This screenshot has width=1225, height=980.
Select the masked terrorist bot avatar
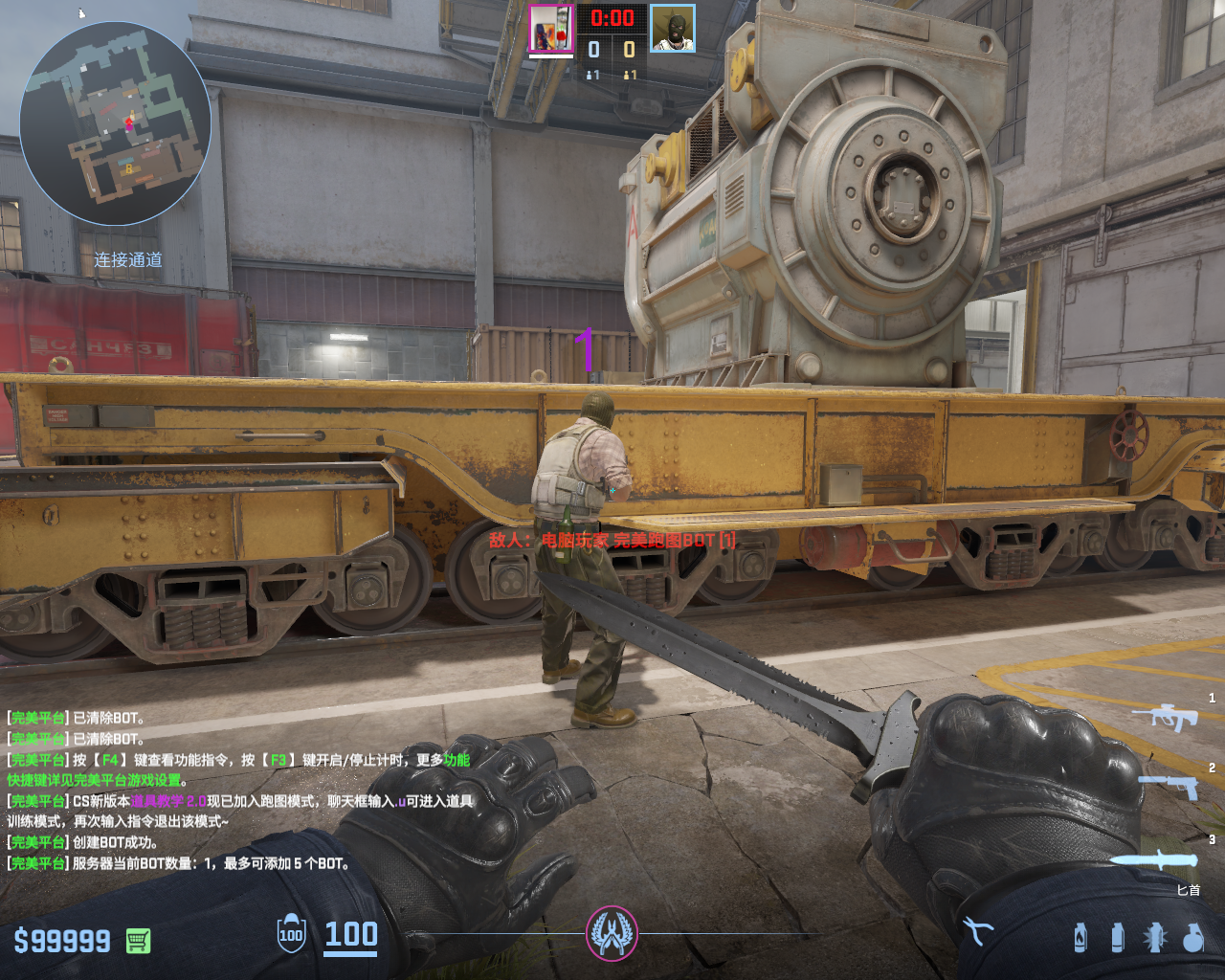[x=672, y=29]
